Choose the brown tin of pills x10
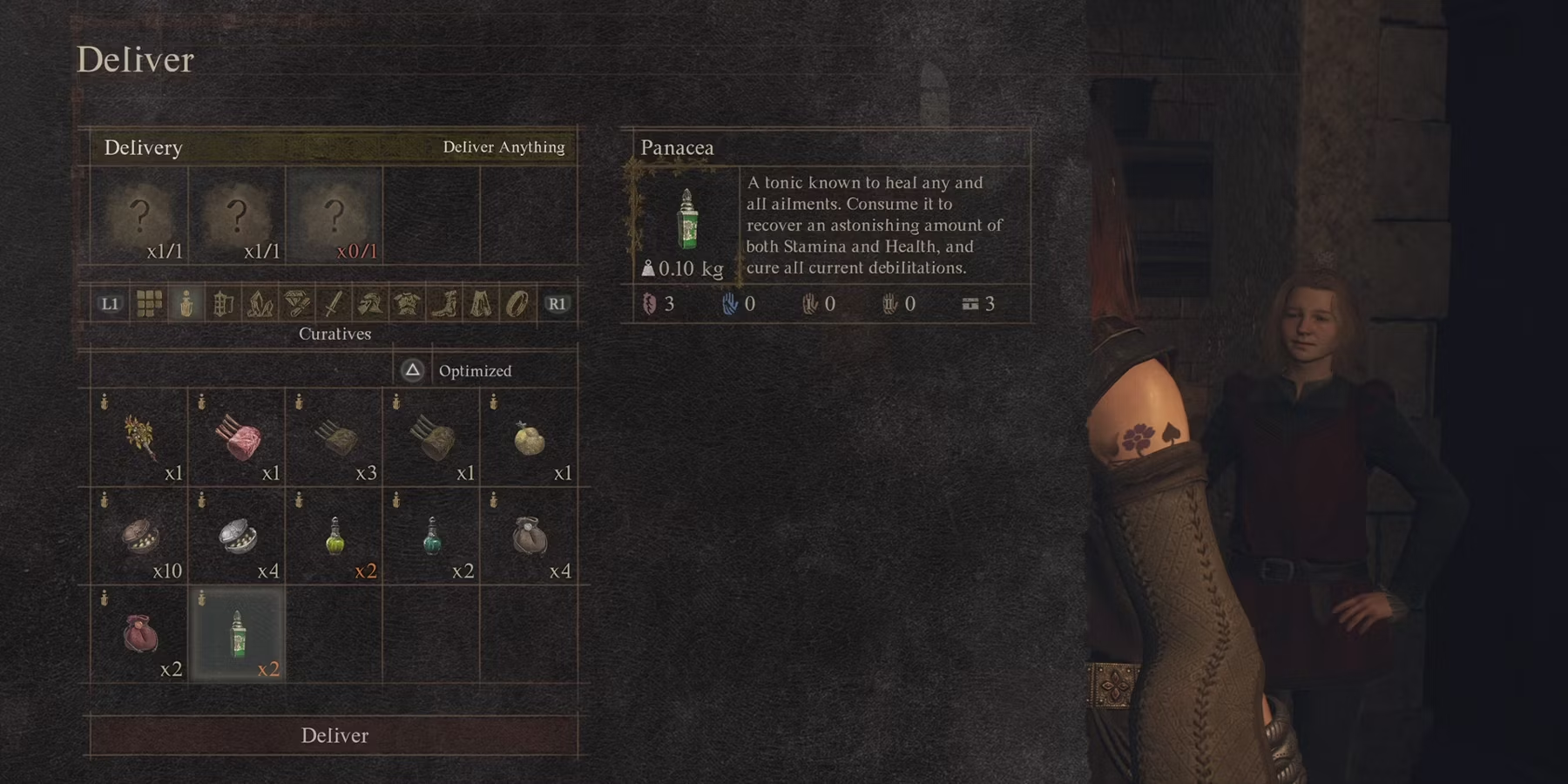This screenshot has height=784, width=1568. [139, 535]
